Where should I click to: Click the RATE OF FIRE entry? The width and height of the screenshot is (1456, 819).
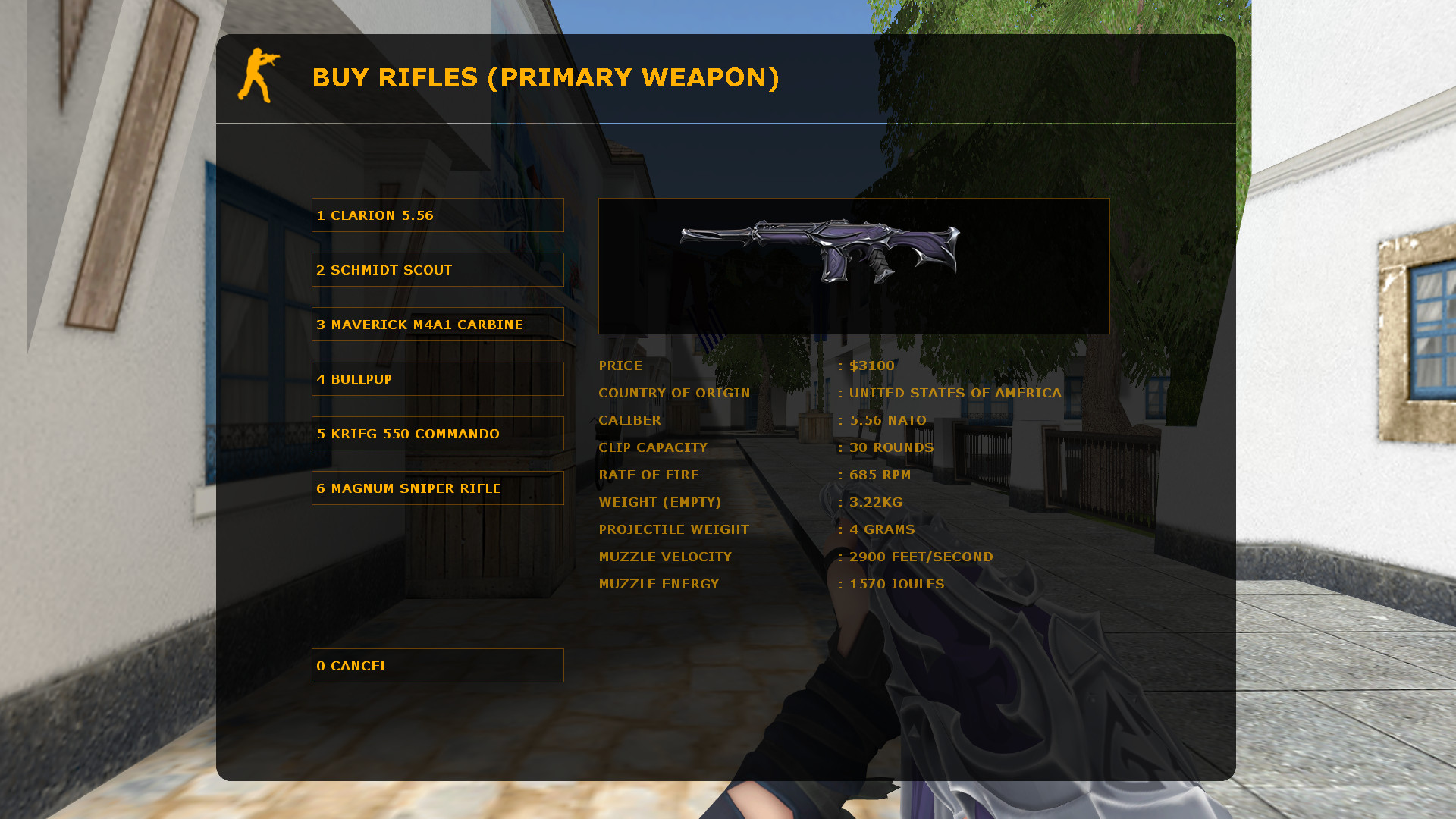pos(649,475)
